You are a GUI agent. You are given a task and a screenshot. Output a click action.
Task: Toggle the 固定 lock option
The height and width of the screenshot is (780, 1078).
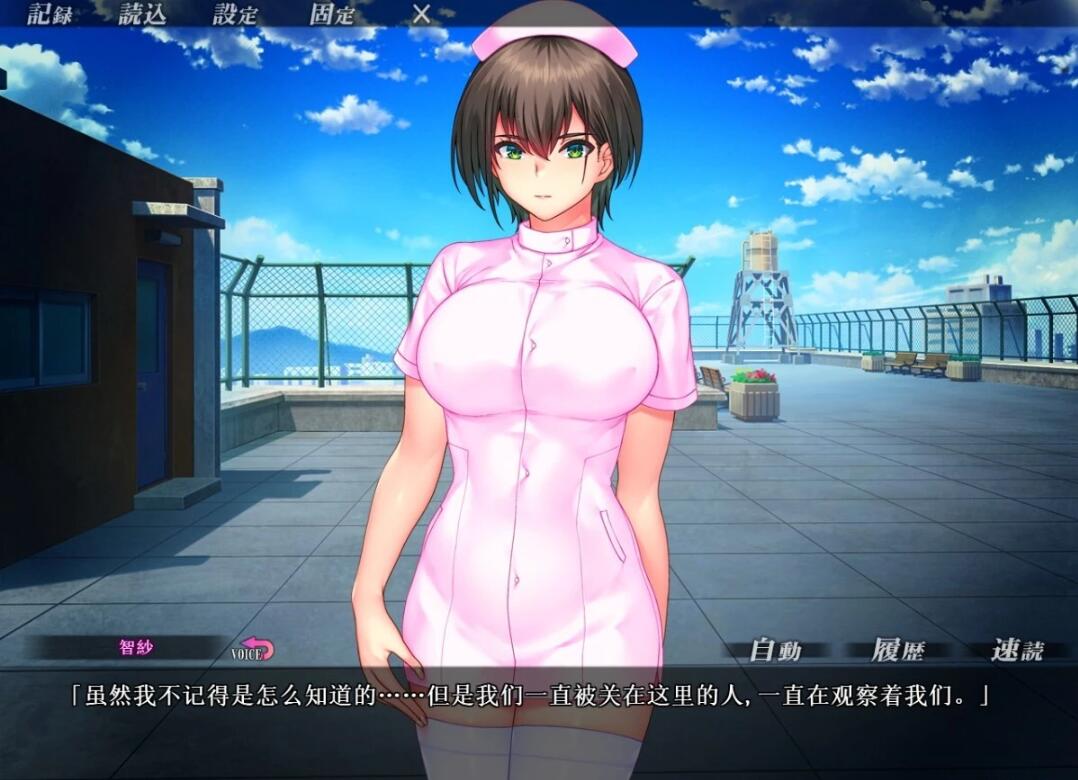(332, 14)
